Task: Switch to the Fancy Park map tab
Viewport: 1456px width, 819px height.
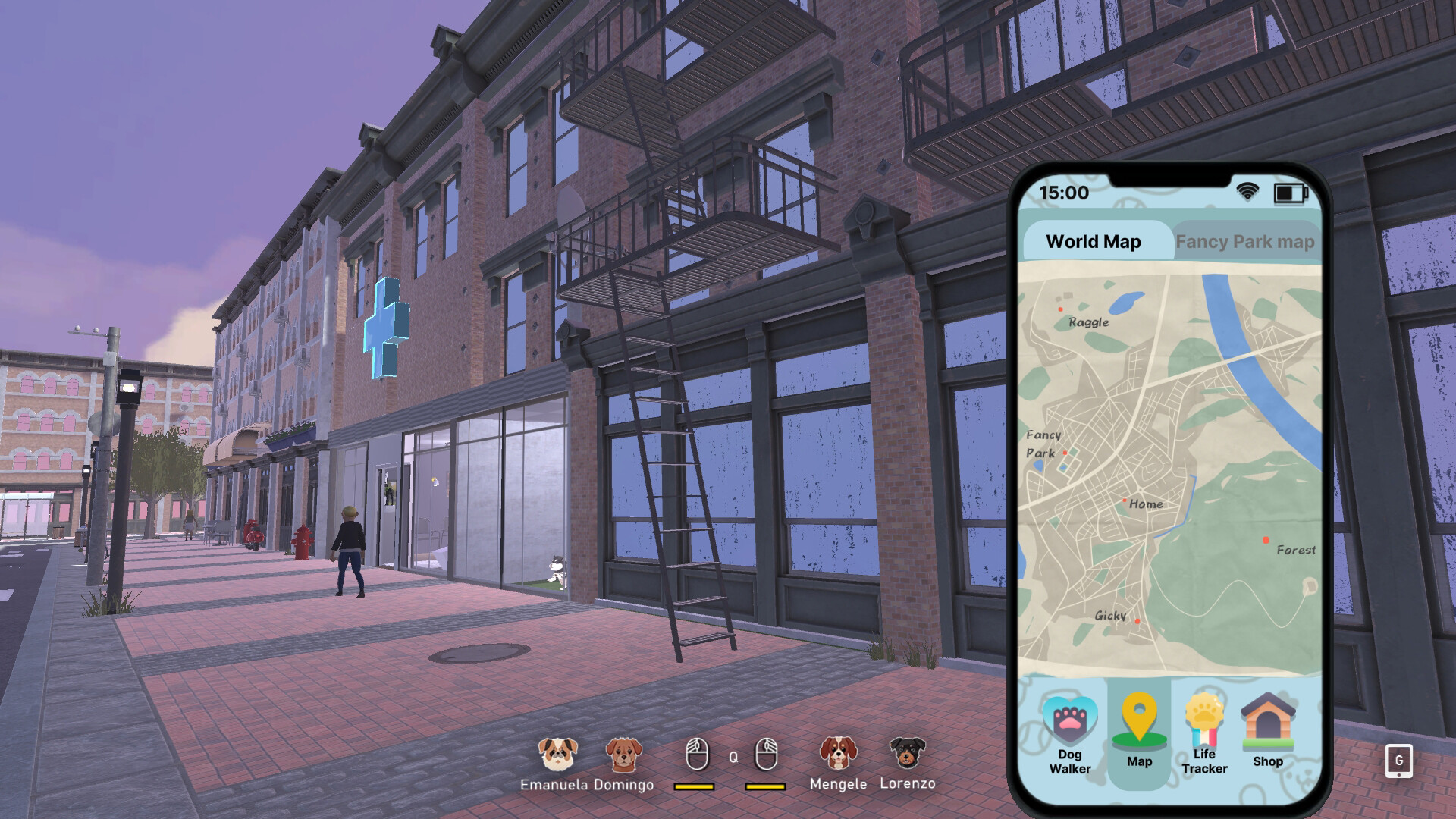Action: 1244,242
